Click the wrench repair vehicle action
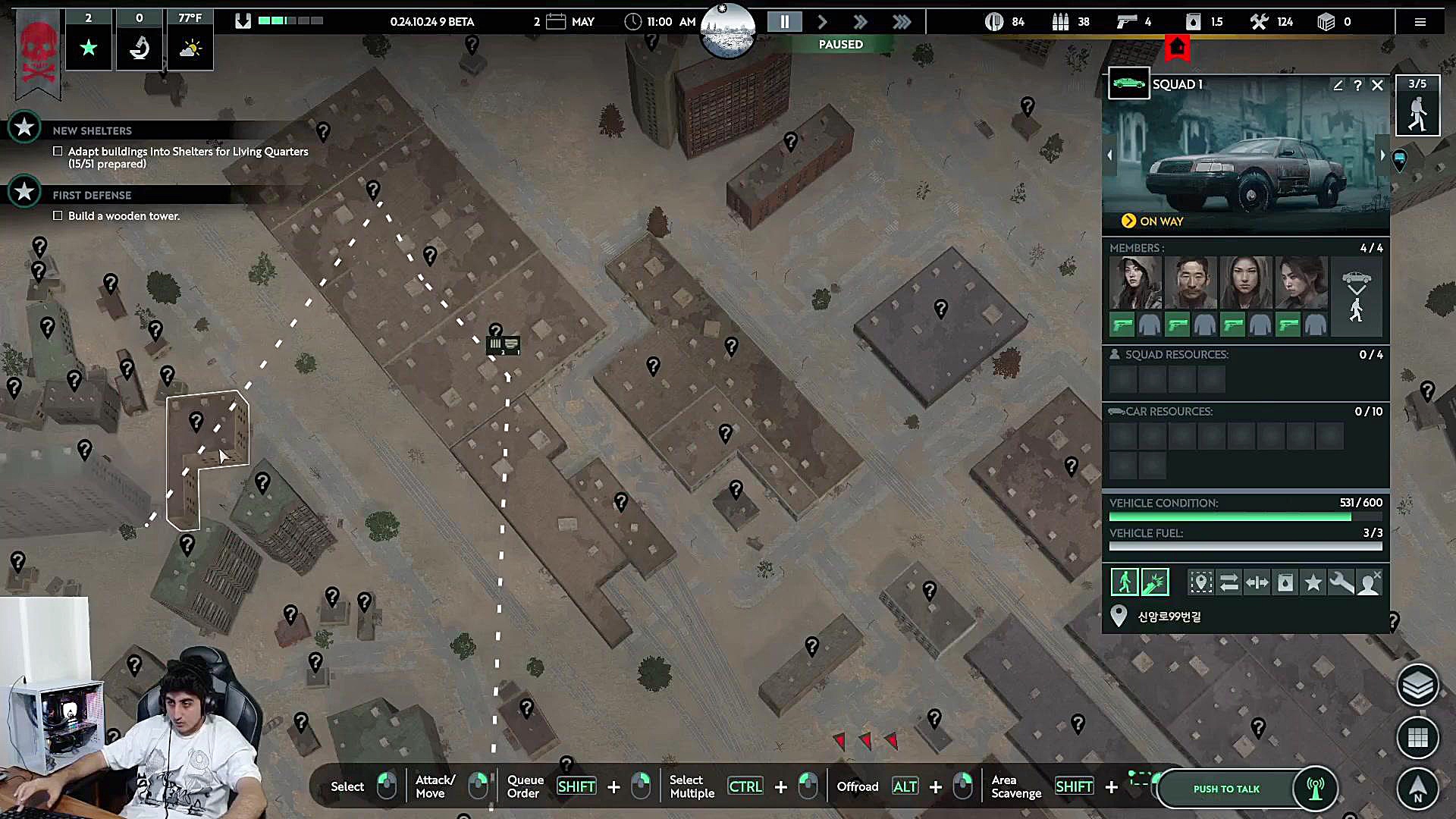The height and width of the screenshot is (819, 1456). pos(1341,582)
